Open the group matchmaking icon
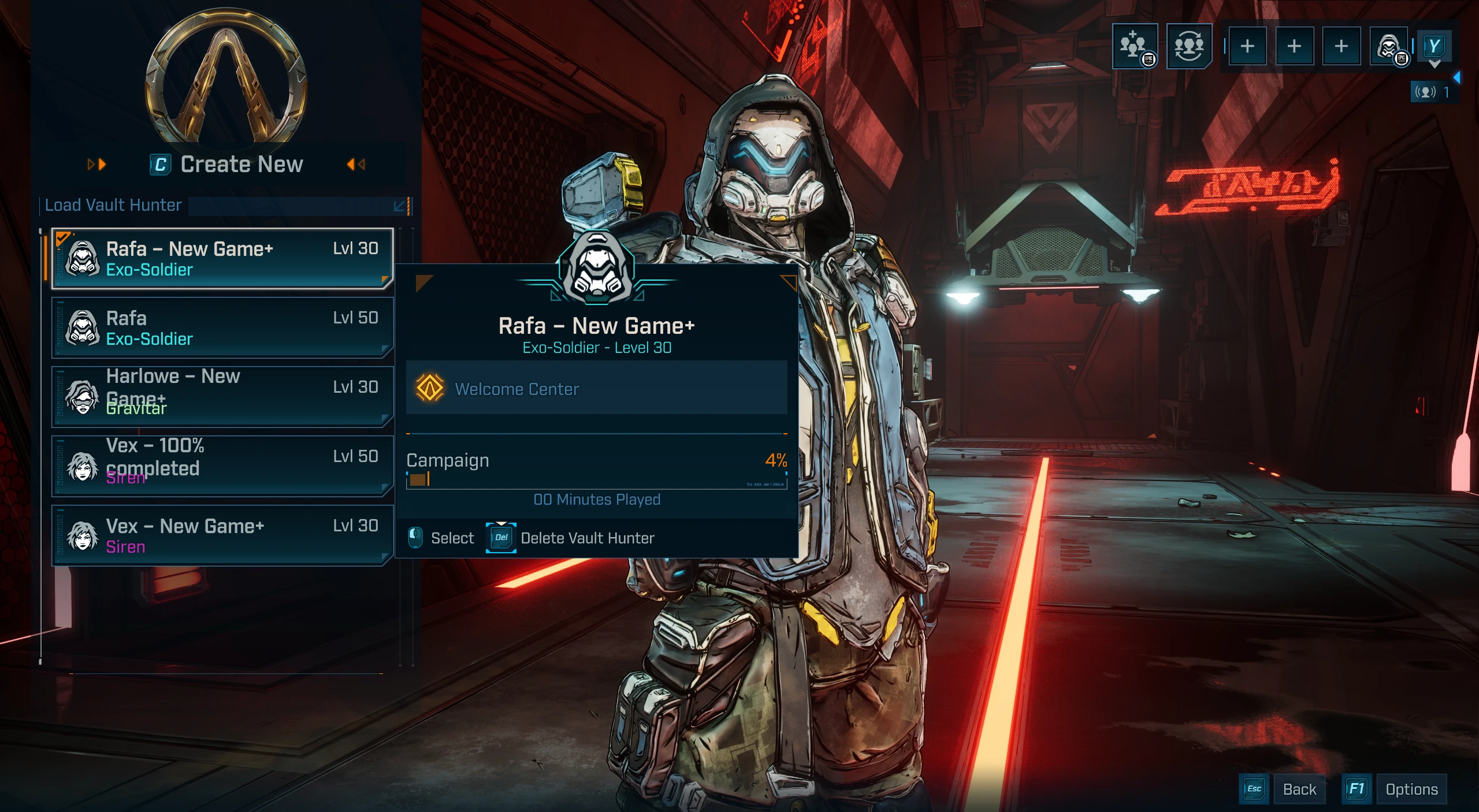Screen dimensions: 1479x812 coord(1188,46)
